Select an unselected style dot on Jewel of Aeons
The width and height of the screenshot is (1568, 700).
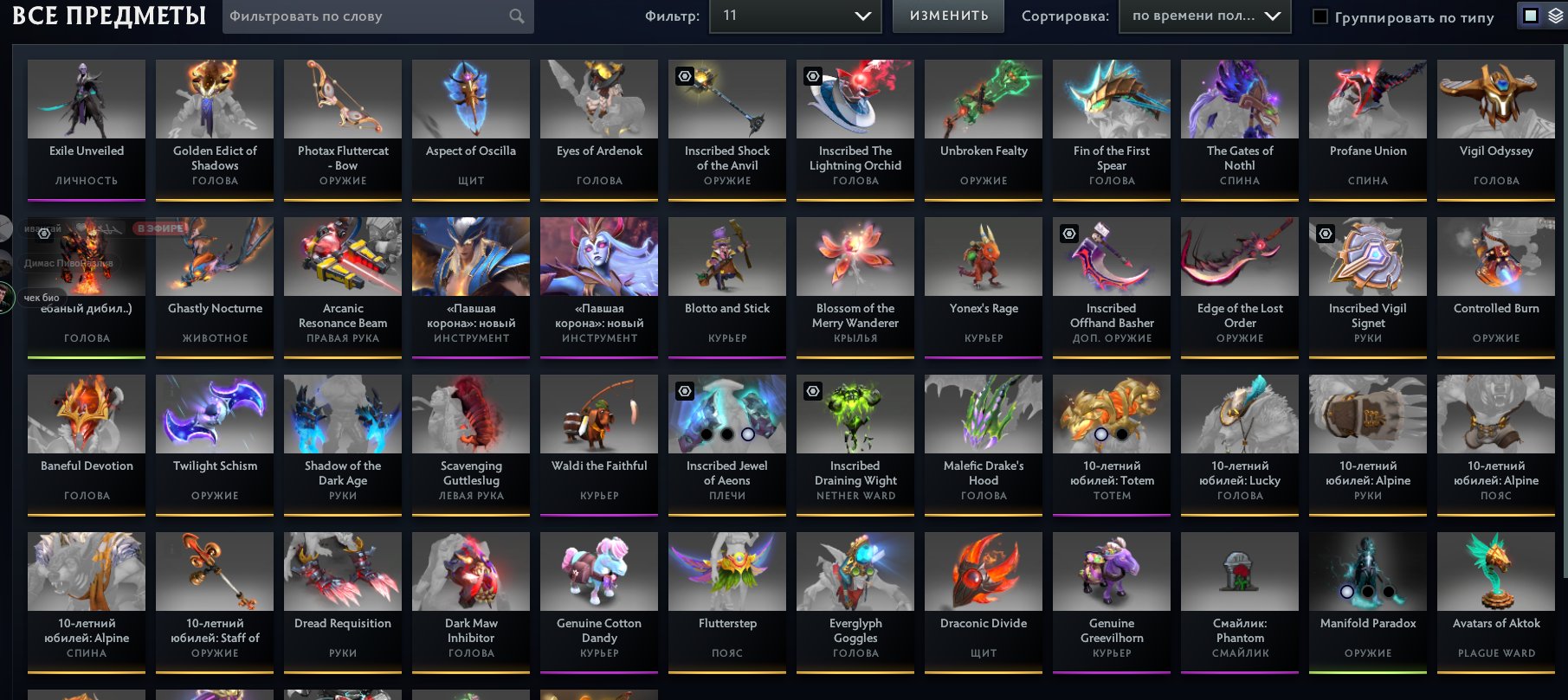pyautogui.click(x=707, y=434)
